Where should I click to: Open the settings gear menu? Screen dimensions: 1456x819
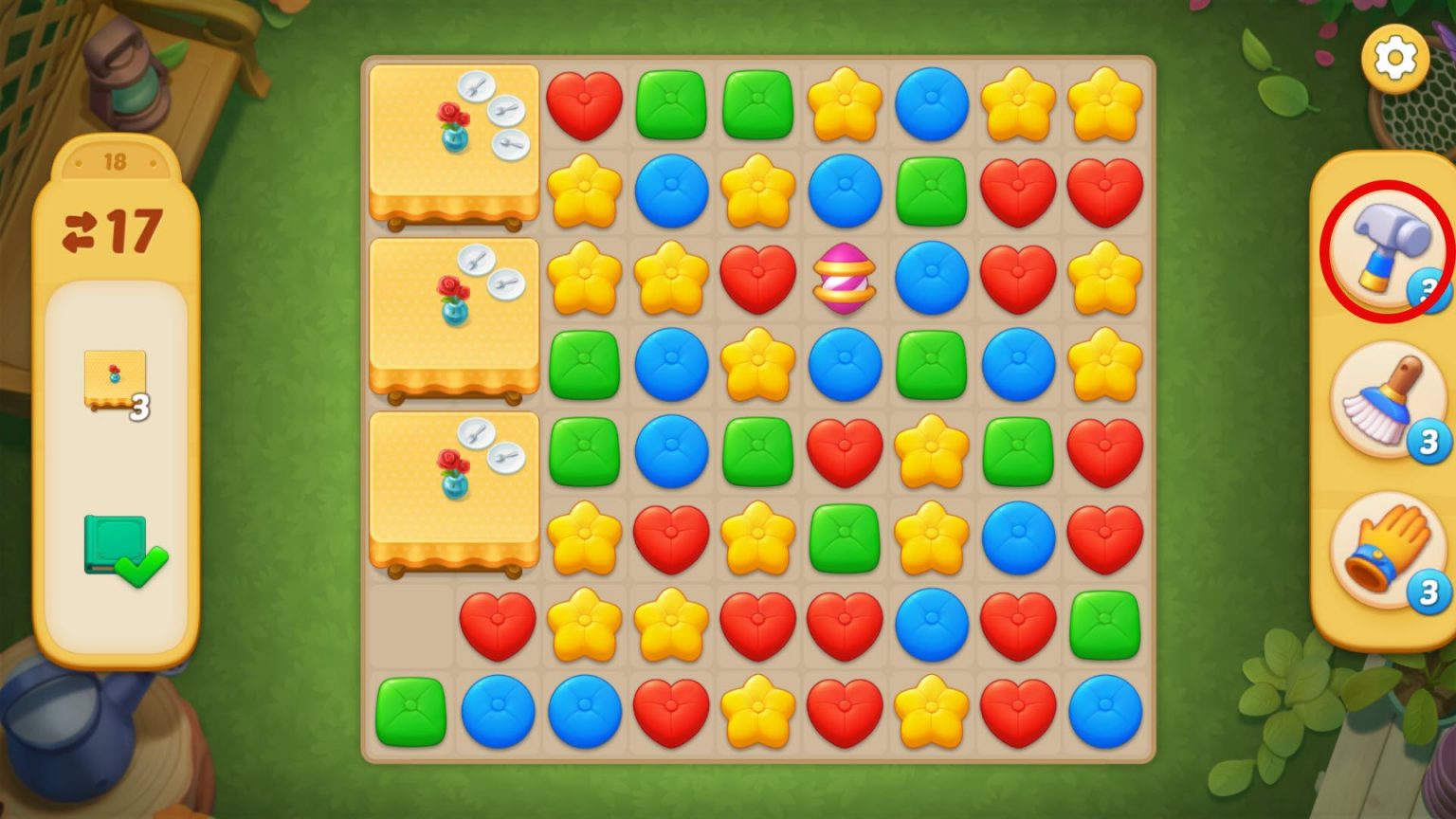pos(1393,59)
